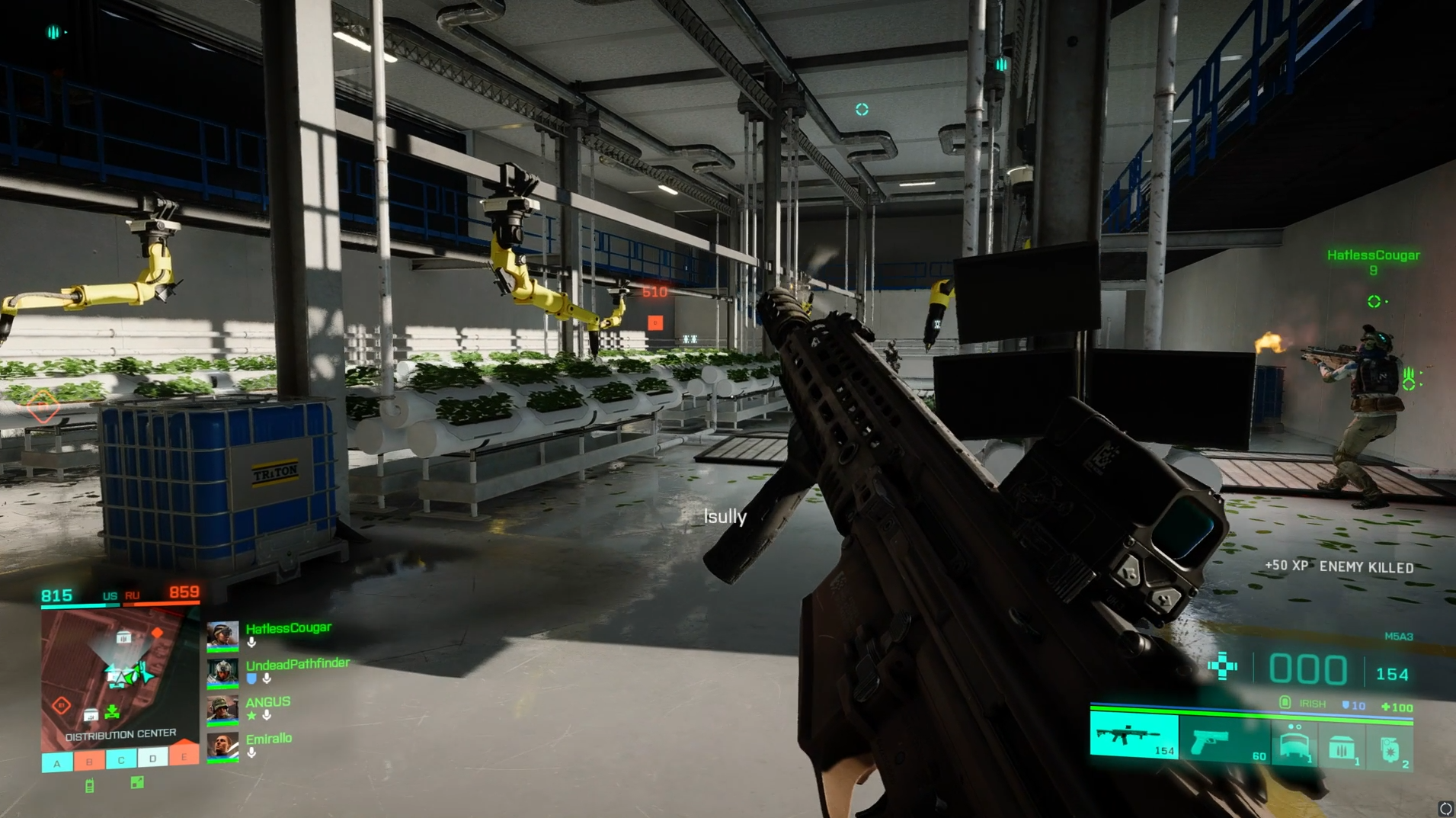Select objective E on the capture bar
The width and height of the screenshot is (1456, 818).
[184, 757]
